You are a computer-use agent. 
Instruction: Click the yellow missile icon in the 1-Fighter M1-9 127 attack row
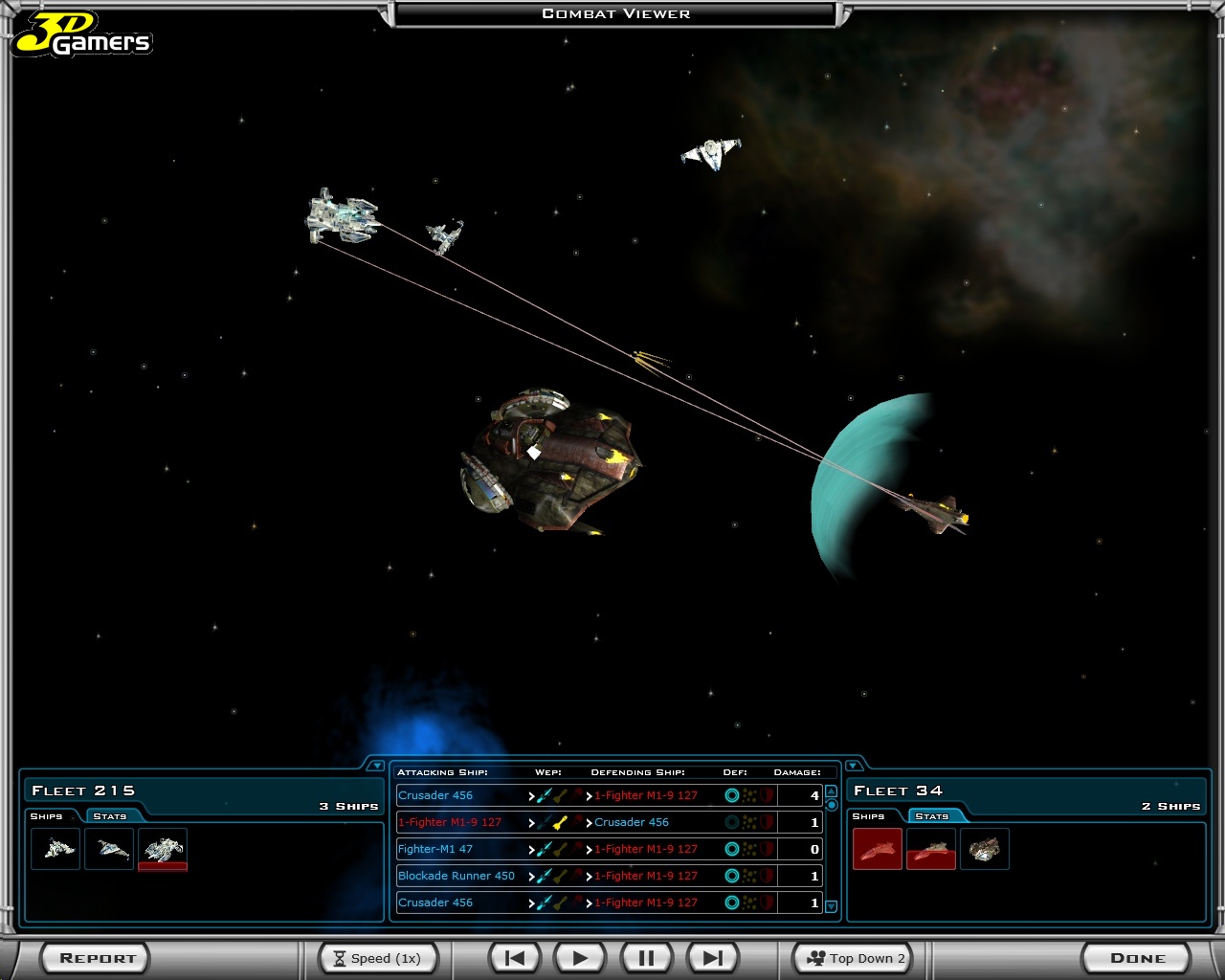click(559, 822)
